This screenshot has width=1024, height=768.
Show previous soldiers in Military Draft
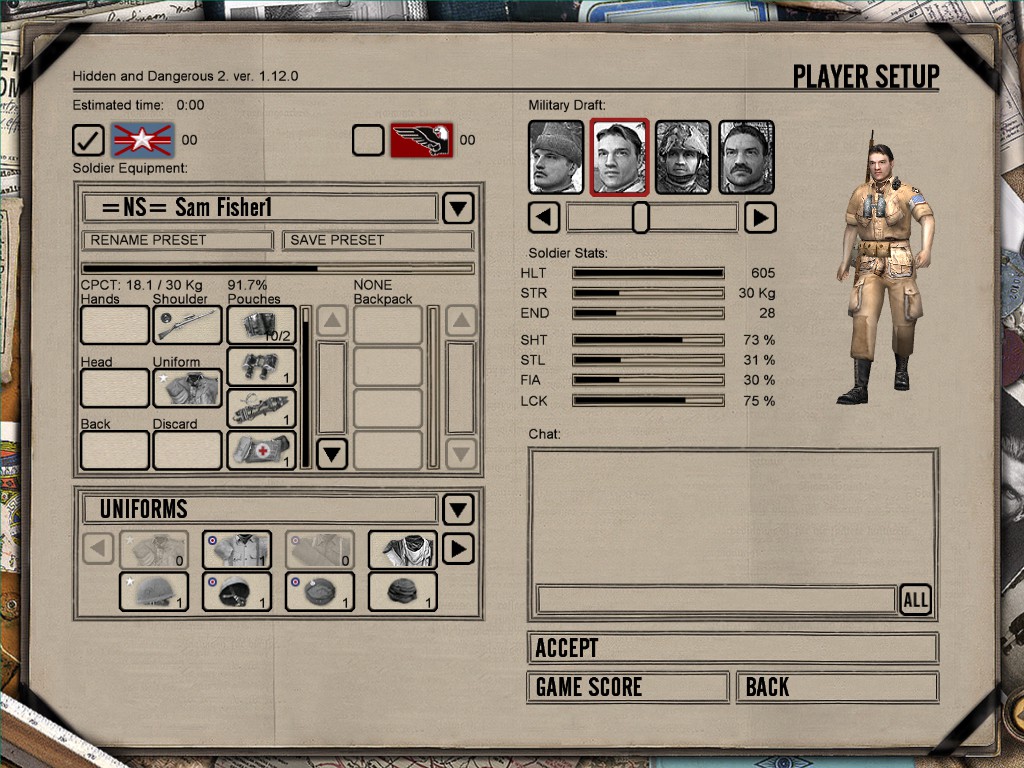544,217
